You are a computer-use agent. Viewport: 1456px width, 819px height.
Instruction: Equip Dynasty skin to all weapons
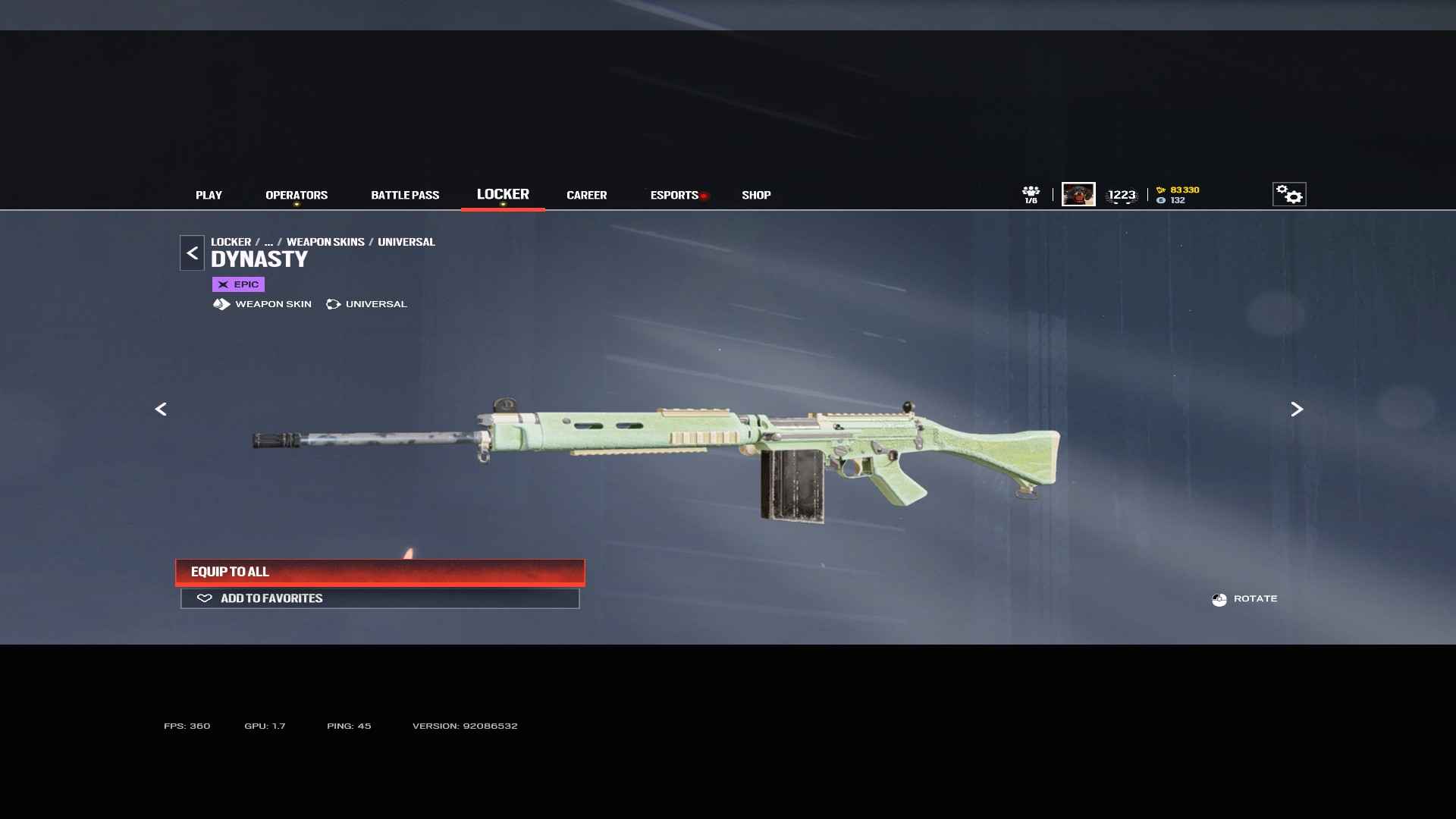[380, 572]
